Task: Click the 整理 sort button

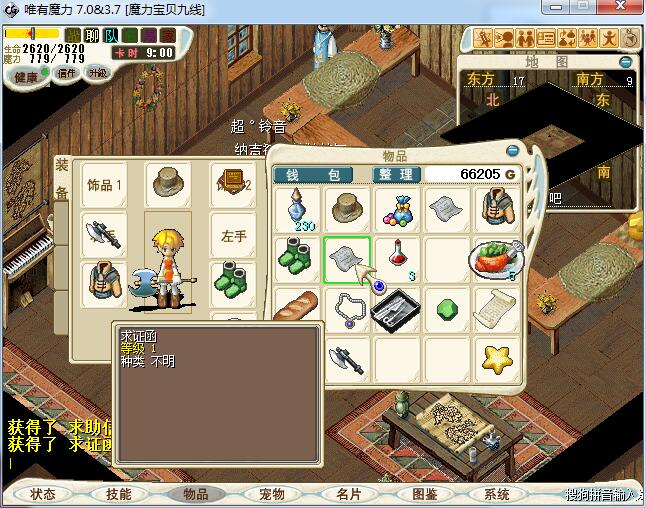Action: 395,174
